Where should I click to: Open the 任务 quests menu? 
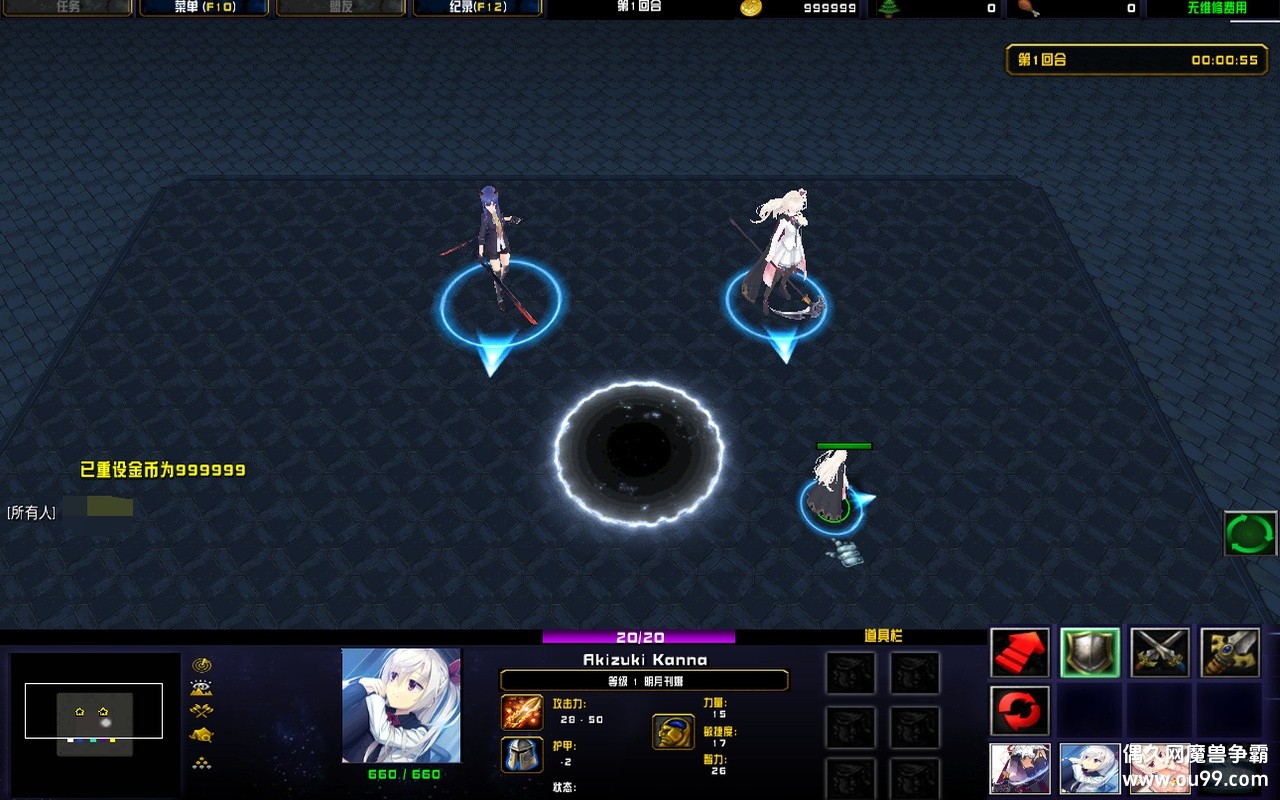67,8
